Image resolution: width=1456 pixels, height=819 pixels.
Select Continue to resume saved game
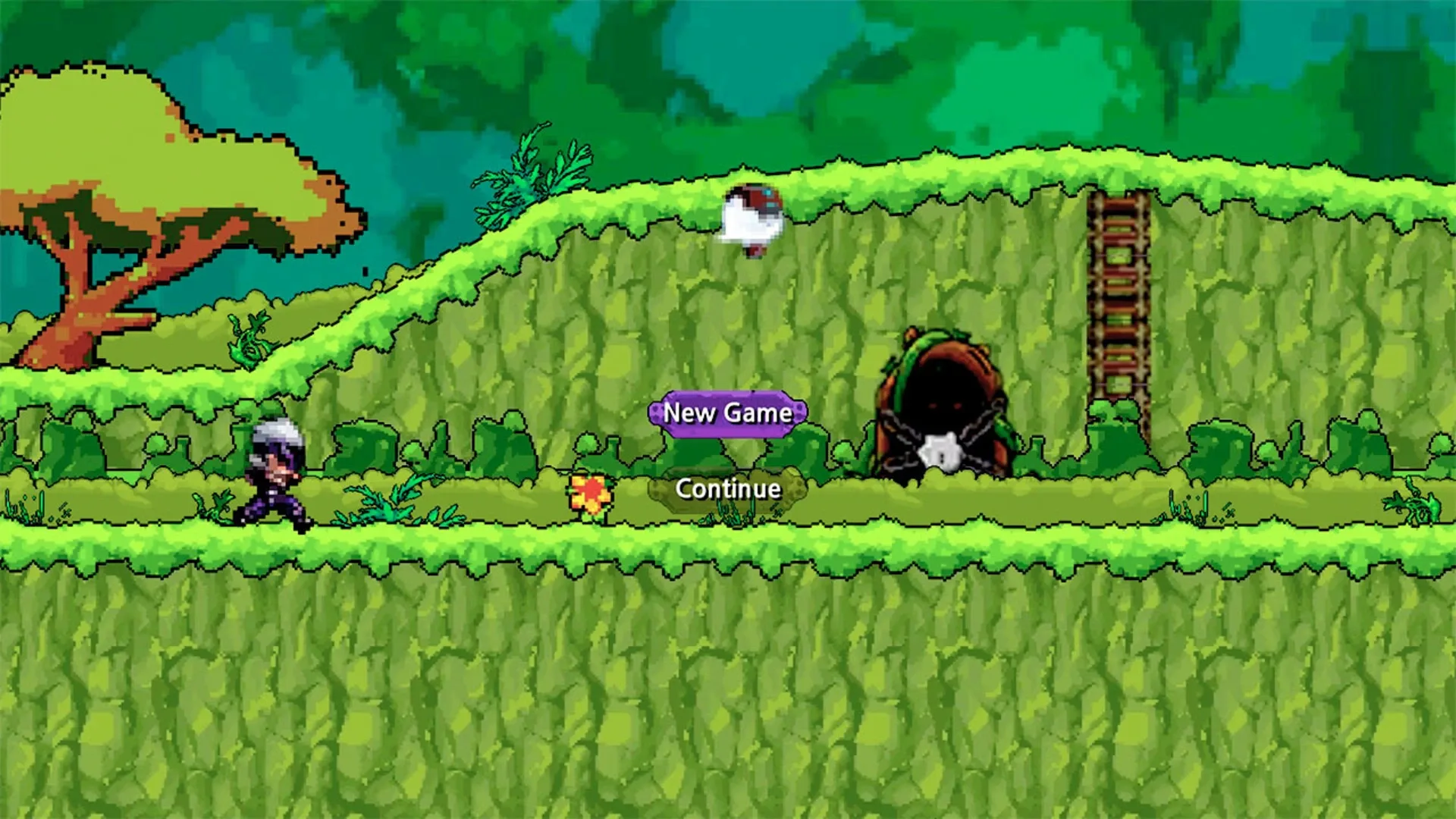(726, 489)
